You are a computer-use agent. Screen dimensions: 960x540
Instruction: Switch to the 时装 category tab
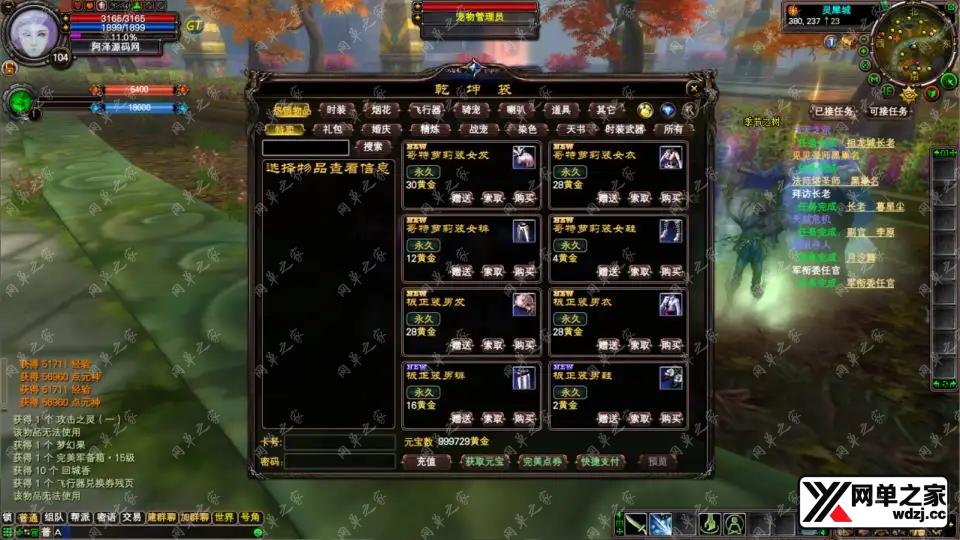click(x=336, y=110)
